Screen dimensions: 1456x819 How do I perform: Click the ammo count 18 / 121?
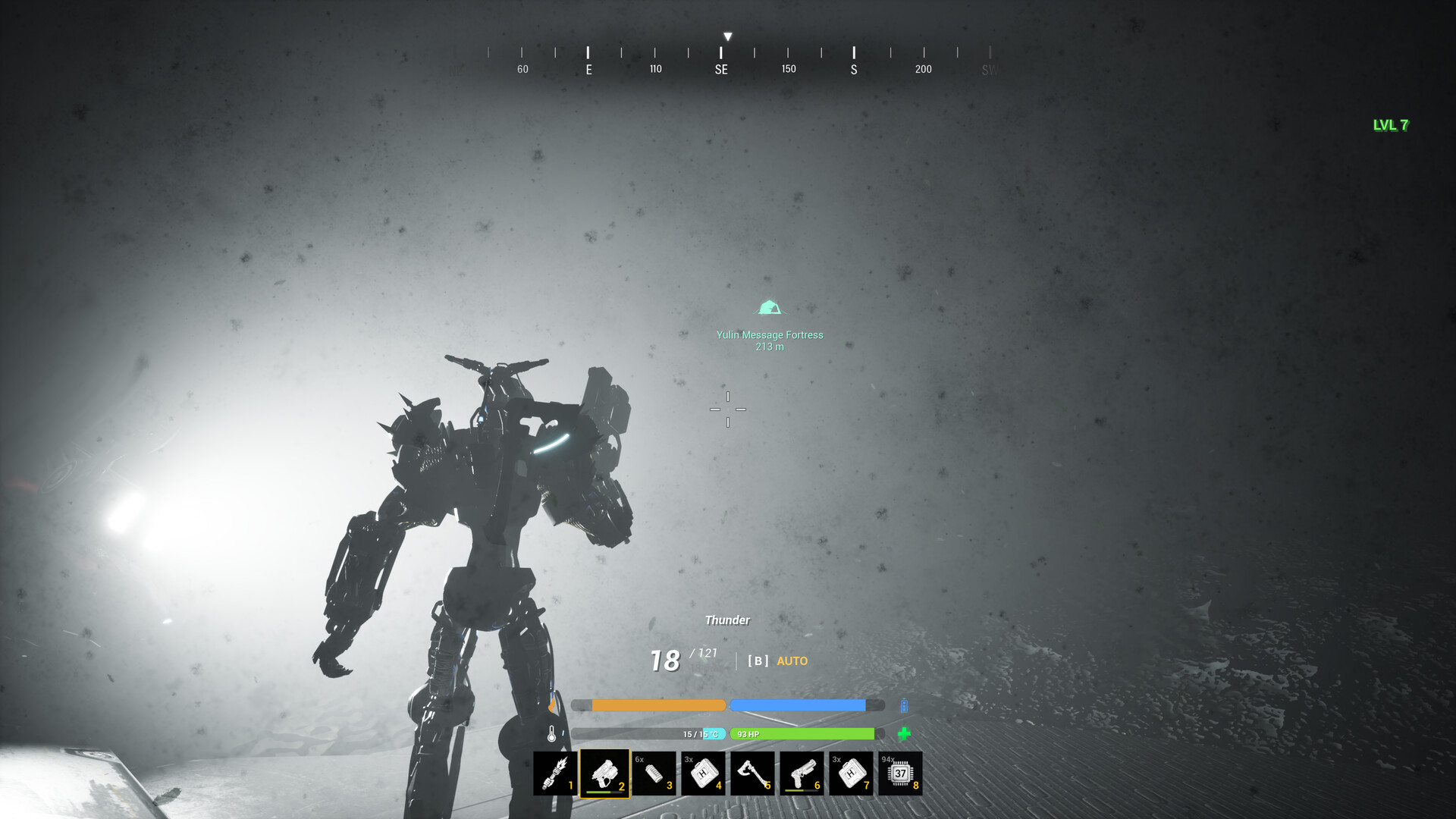(x=681, y=659)
